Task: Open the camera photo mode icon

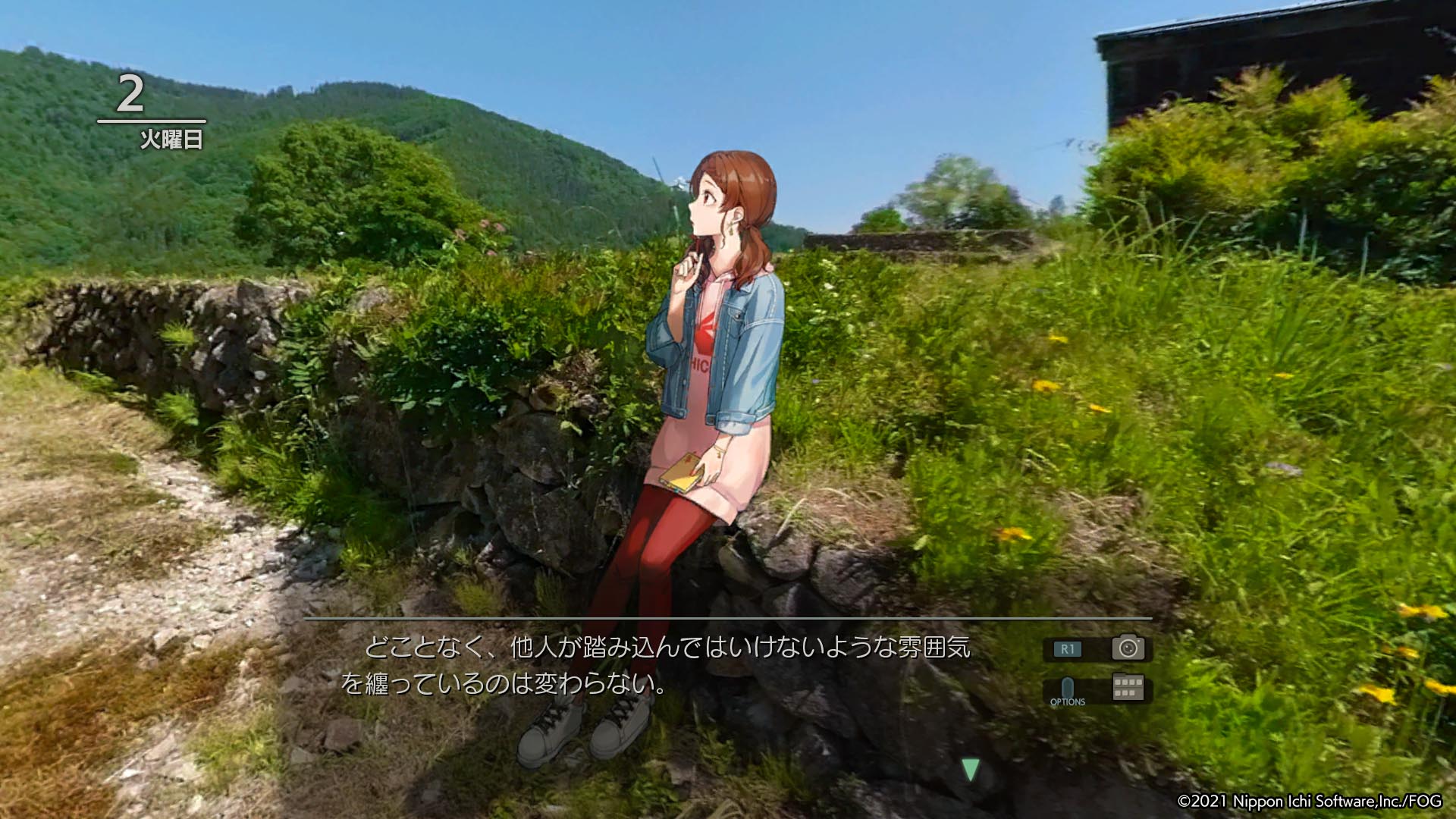Action: tap(1128, 648)
